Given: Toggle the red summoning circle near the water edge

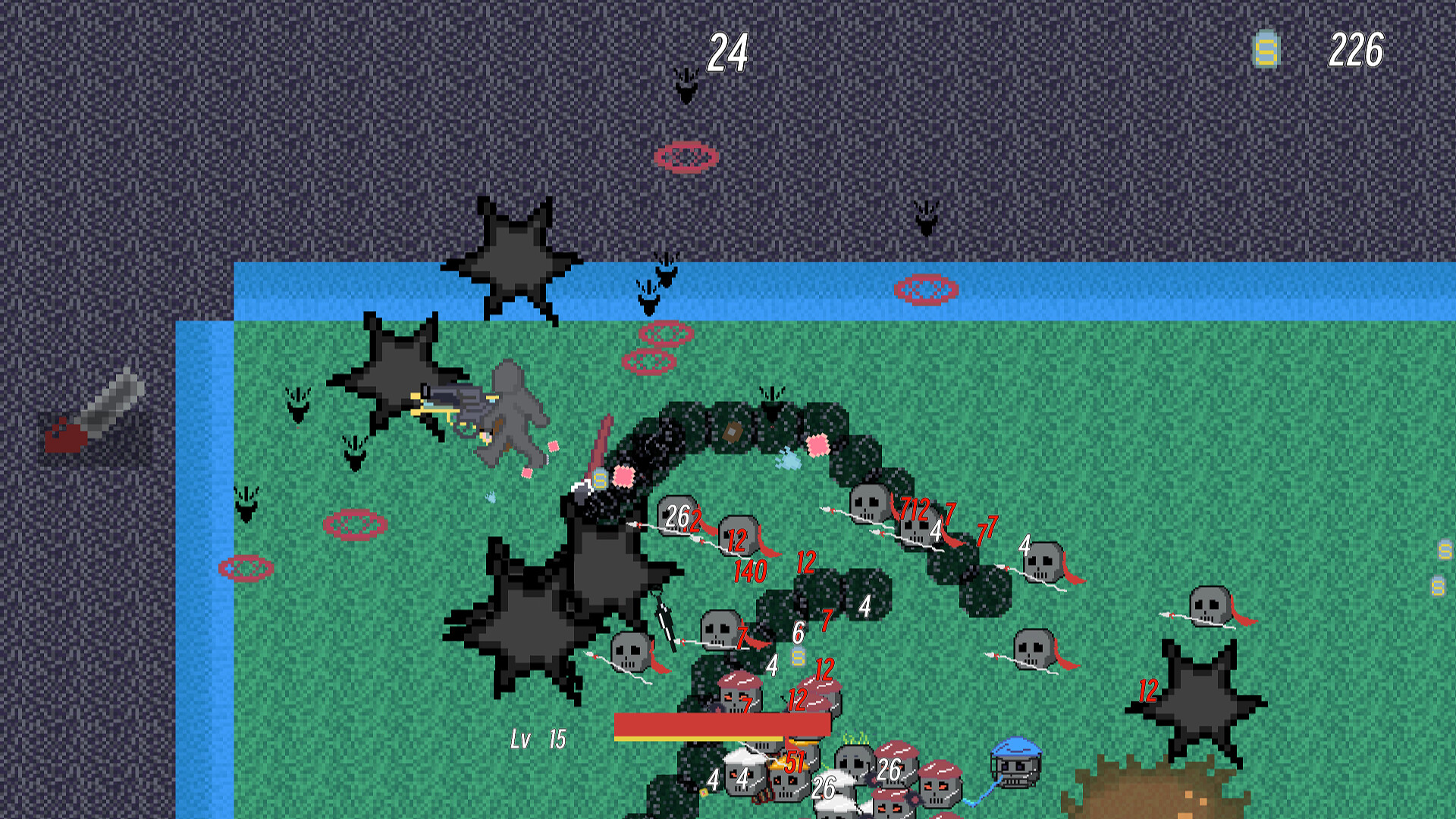Looking at the screenshot, I should pyautogui.click(x=925, y=289).
